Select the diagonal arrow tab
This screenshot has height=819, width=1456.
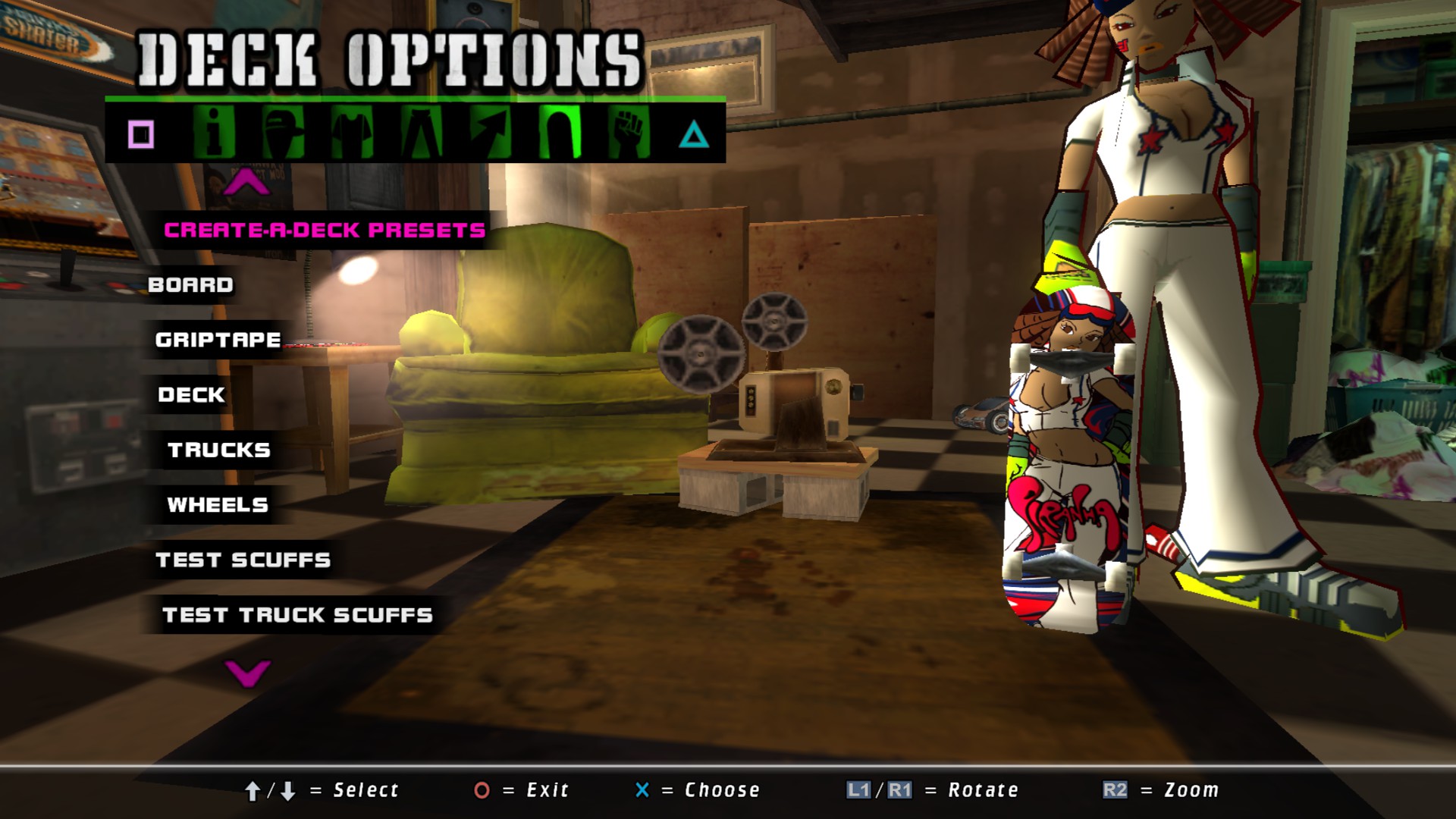[490, 132]
